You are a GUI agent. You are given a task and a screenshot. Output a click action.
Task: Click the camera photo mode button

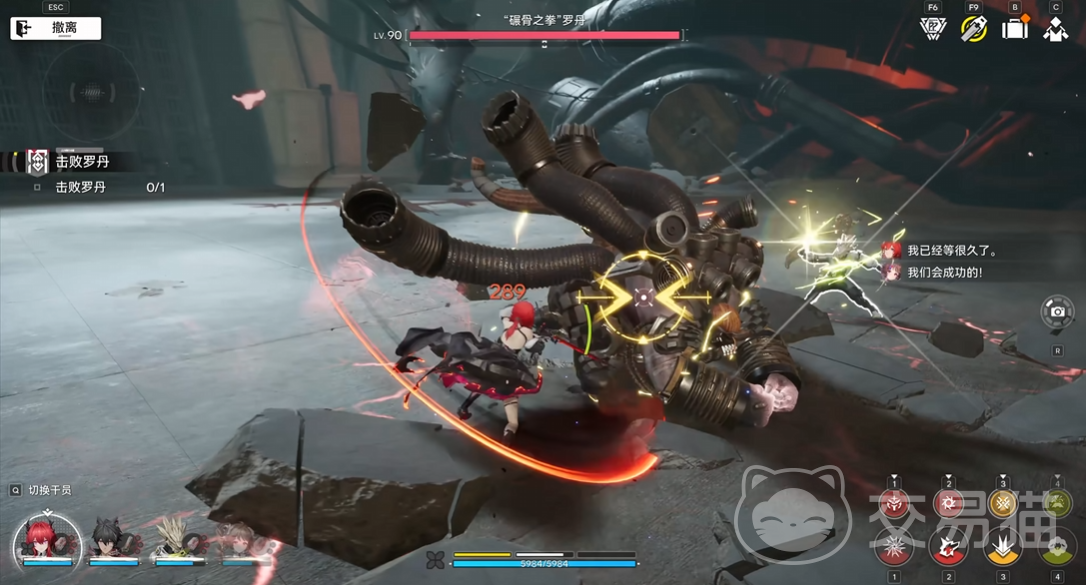tap(1057, 312)
